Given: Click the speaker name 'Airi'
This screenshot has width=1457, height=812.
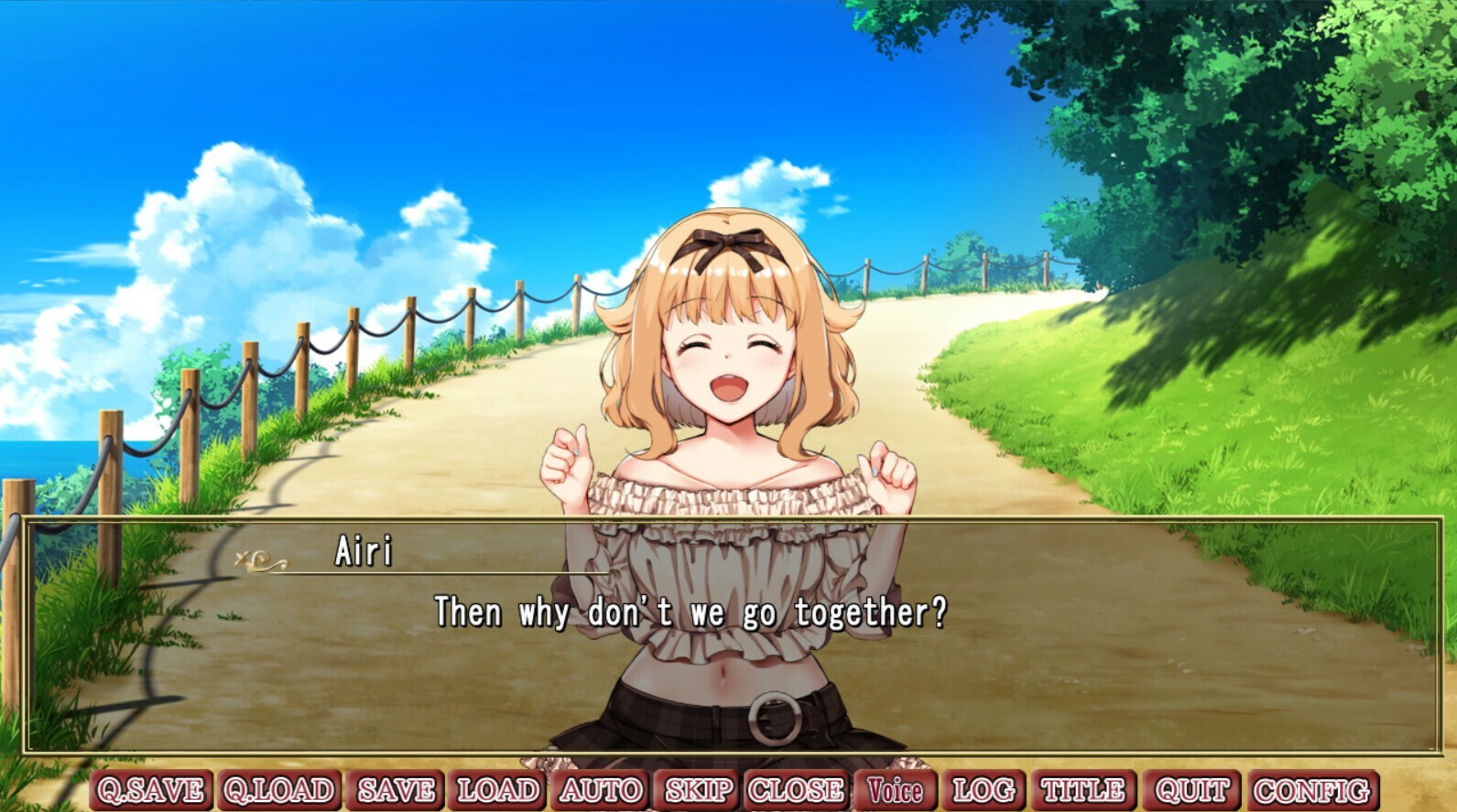Looking at the screenshot, I should pos(366,550).
